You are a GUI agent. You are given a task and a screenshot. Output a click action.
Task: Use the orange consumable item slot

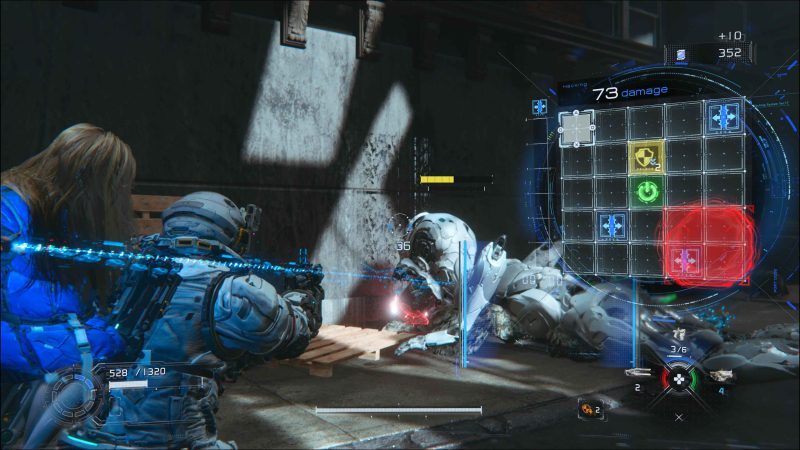coord(587,407)
